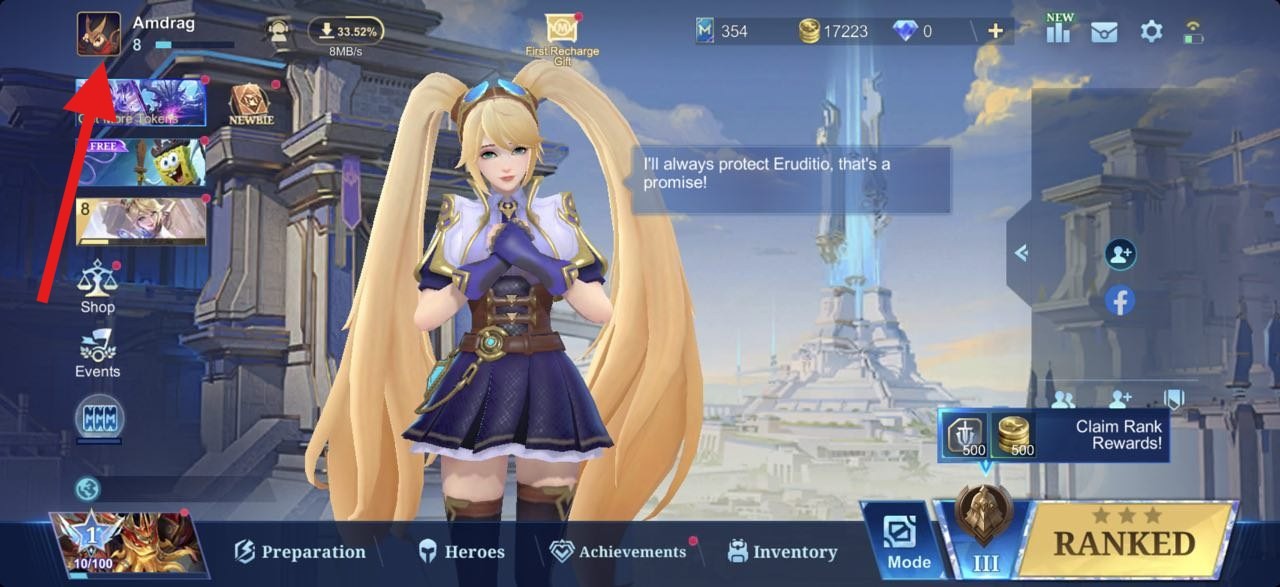Expand the friends side panel arrow
This screenshot has height=587, width=1280.
coord(1021,253)
